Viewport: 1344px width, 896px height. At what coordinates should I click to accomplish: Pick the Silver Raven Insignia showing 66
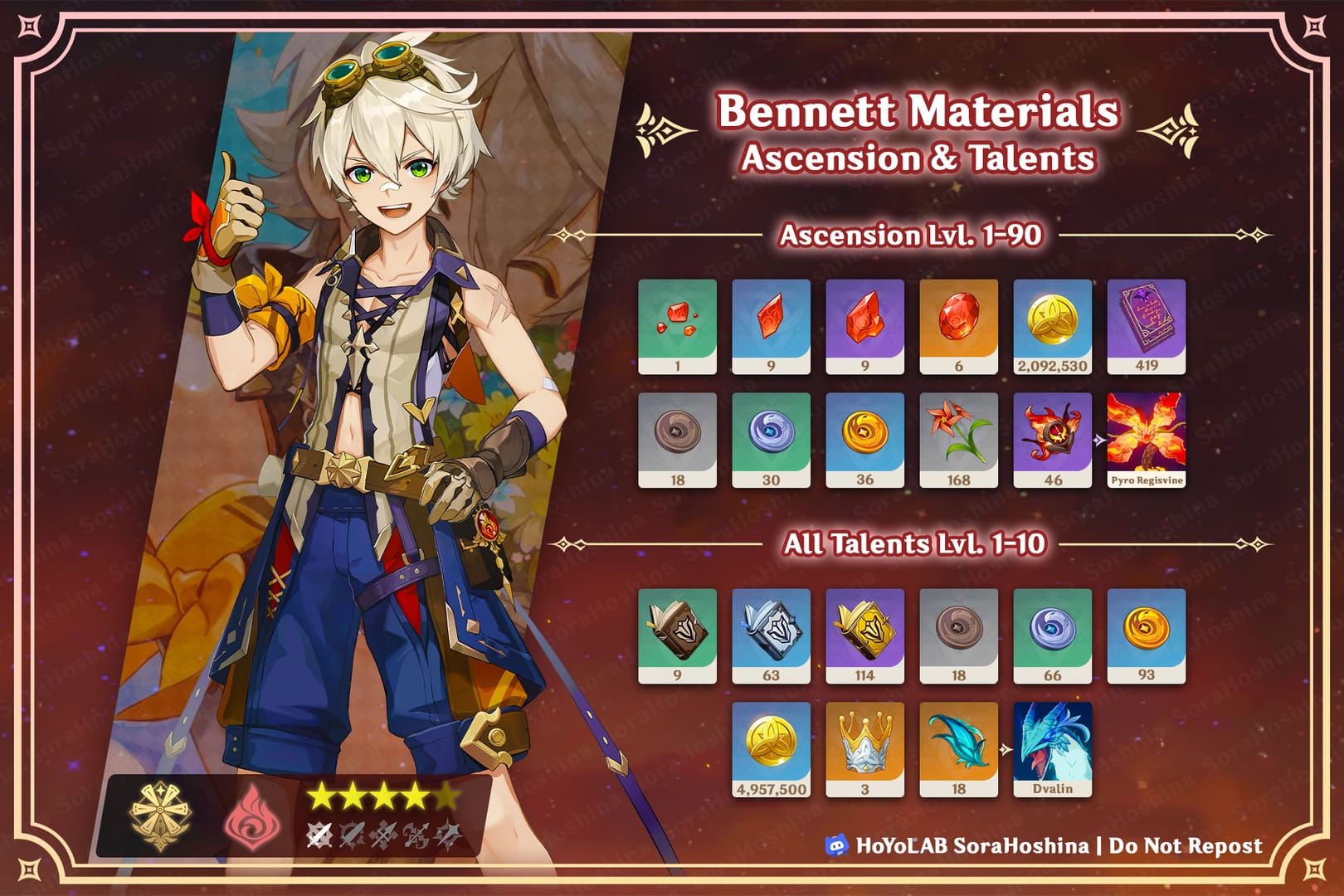(x=1052, y=635)
